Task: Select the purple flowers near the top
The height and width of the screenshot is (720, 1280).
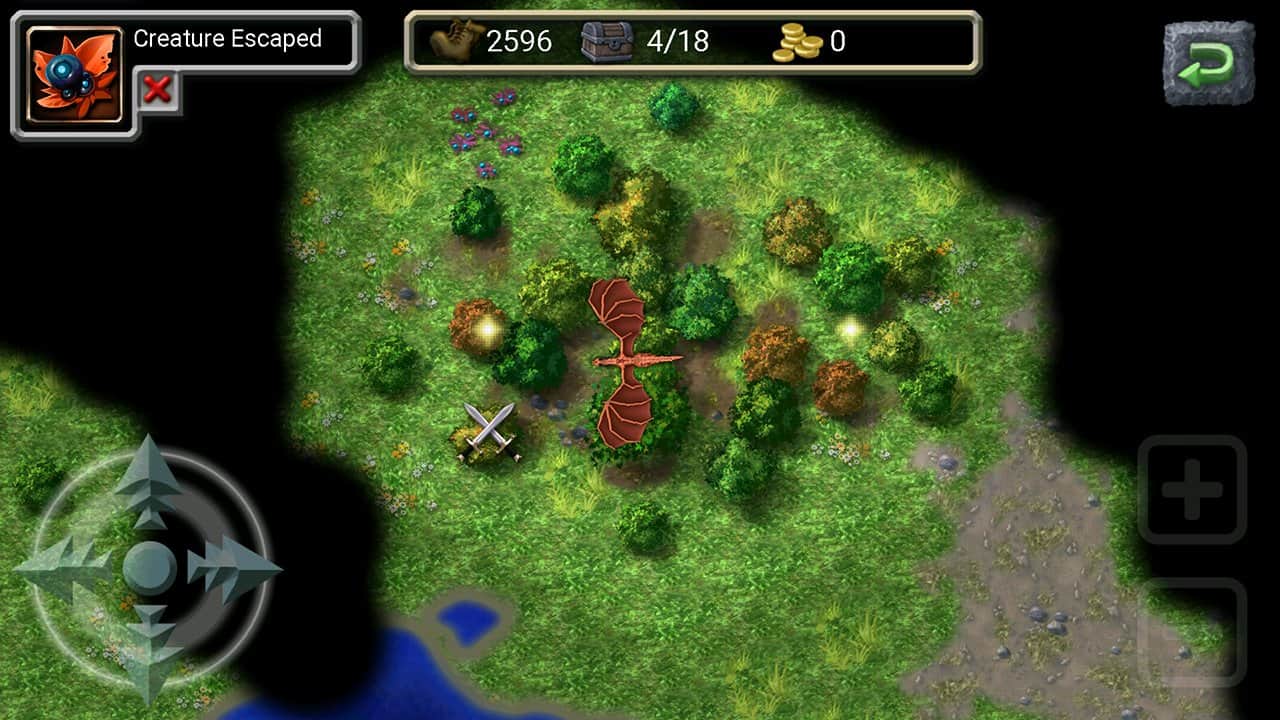Action: point(487,130)
